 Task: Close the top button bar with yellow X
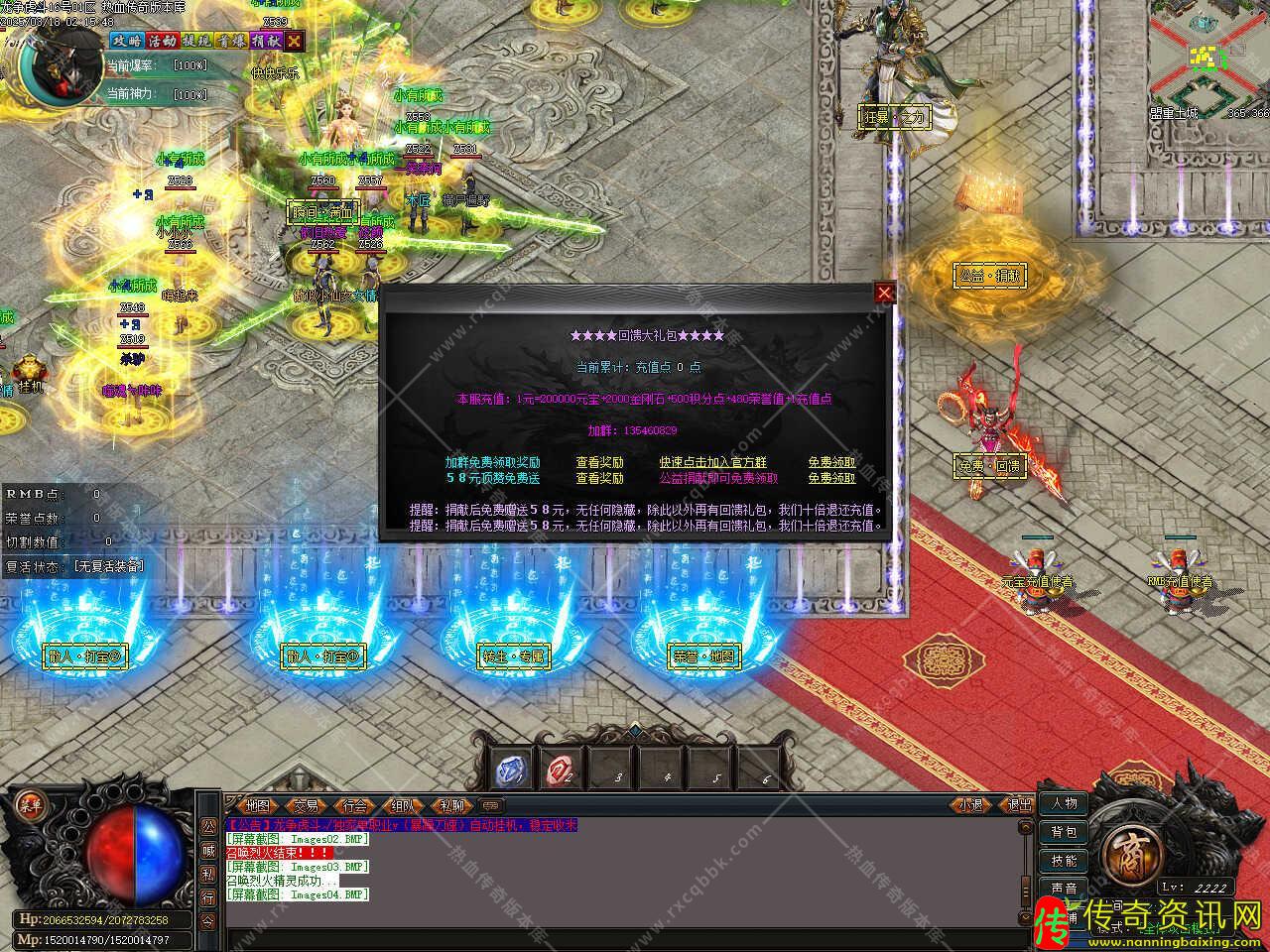[x=295, y=41]
